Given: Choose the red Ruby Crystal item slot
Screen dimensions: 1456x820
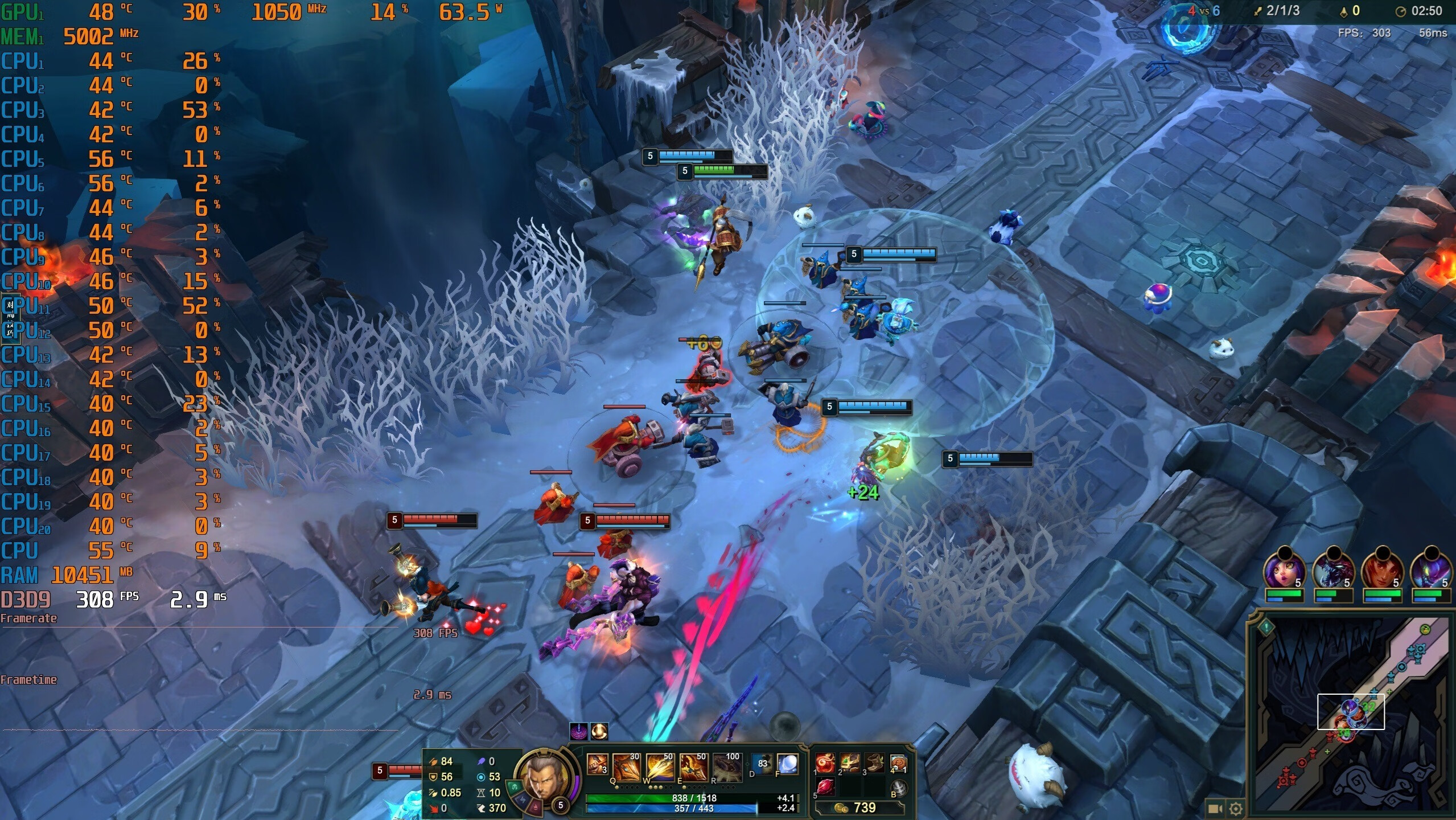Looking at the screenshot, I should point(825,787).
